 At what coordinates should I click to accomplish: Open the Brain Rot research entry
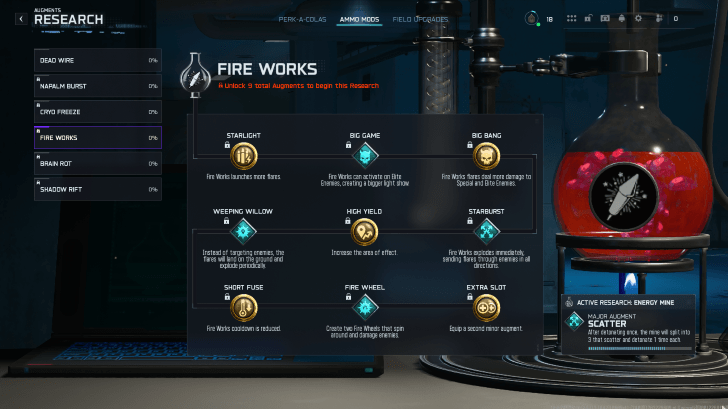pos(97,163)
